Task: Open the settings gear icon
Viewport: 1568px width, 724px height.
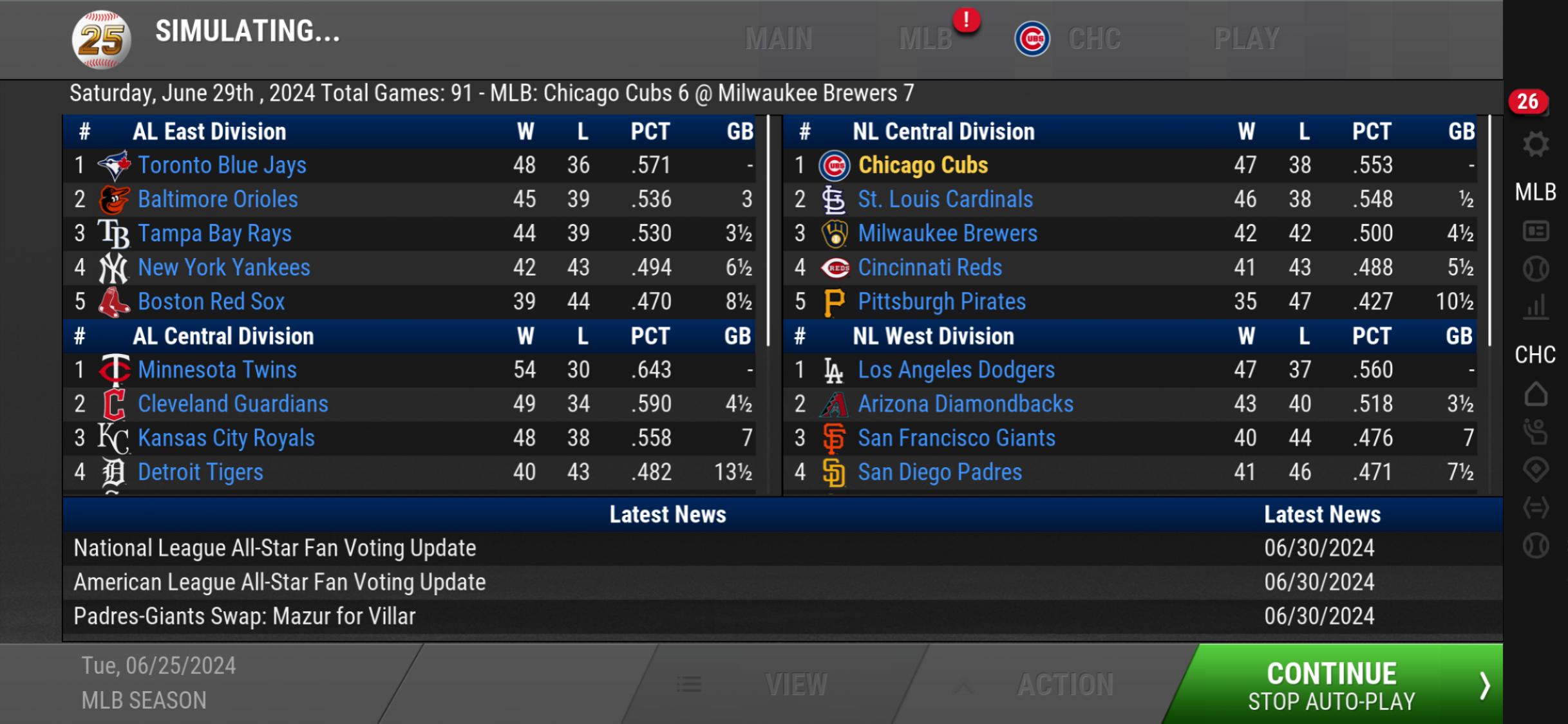Action: point(1535,144)
